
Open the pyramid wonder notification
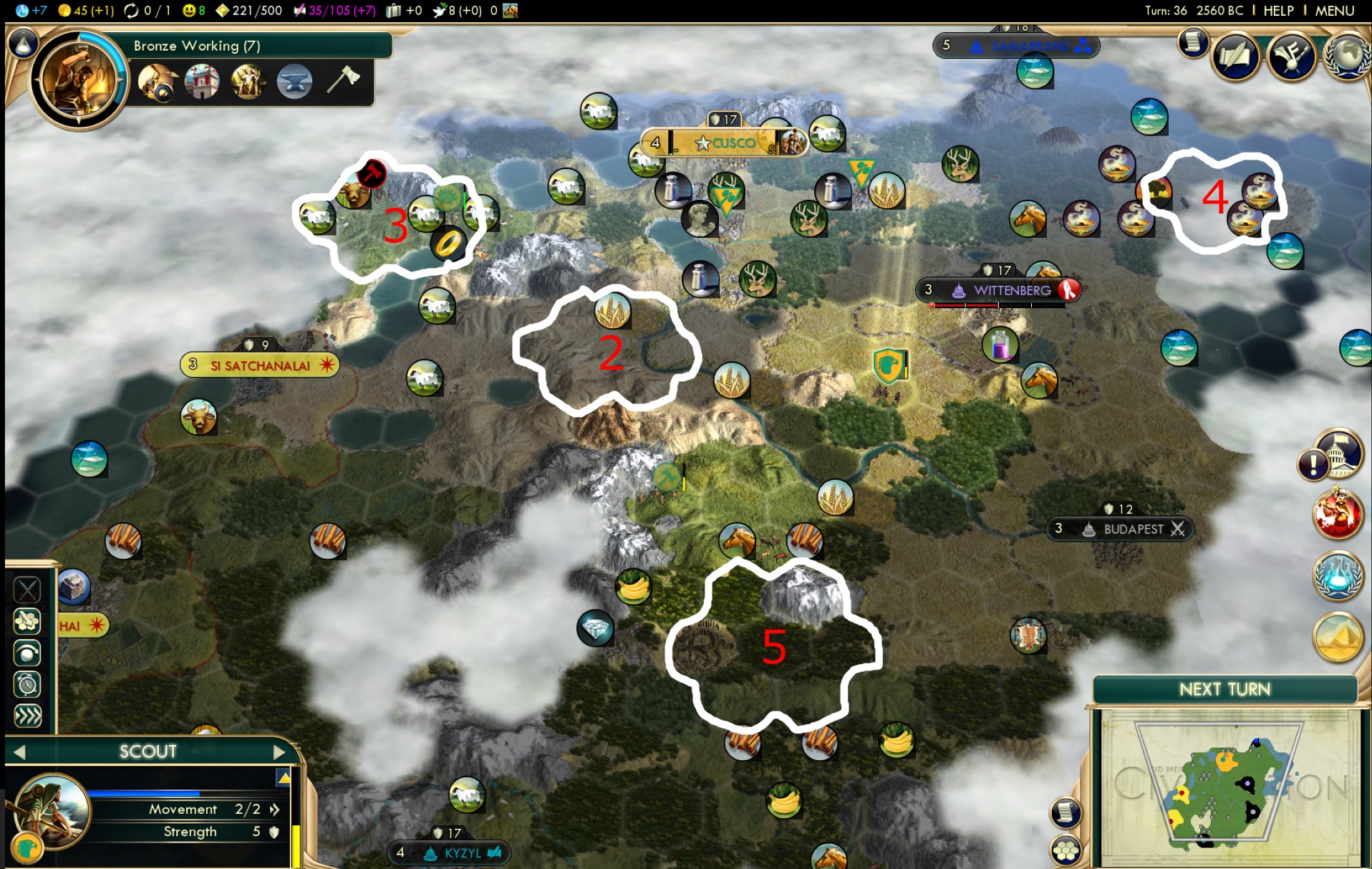1336,636
